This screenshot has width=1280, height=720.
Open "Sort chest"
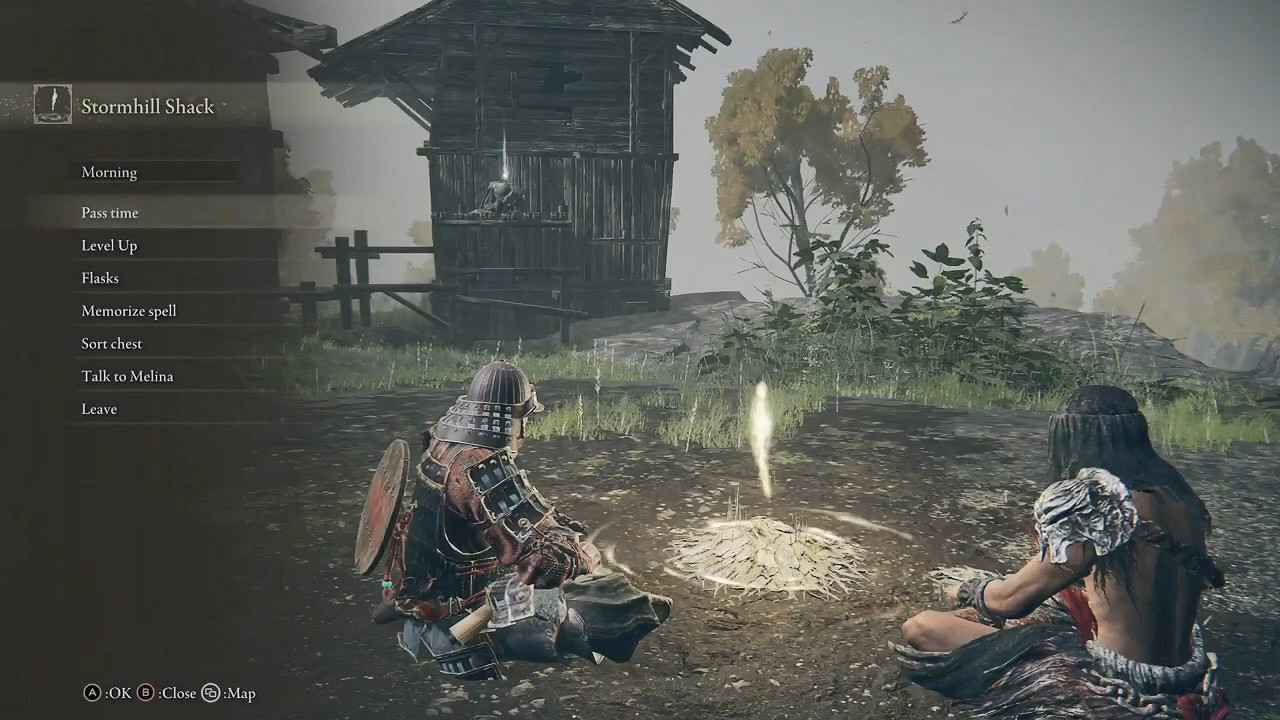click(x=111, y=343)
